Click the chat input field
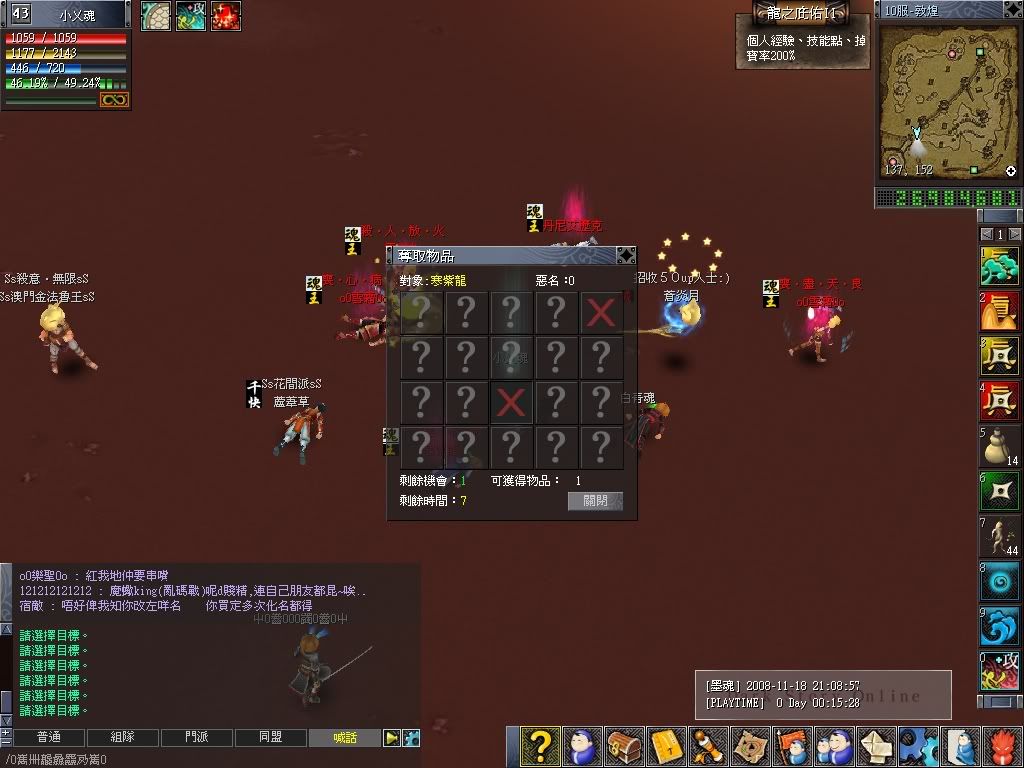The height and width of the screenshot is (768, 1024). pyautogui.click(x=200, y=760)
